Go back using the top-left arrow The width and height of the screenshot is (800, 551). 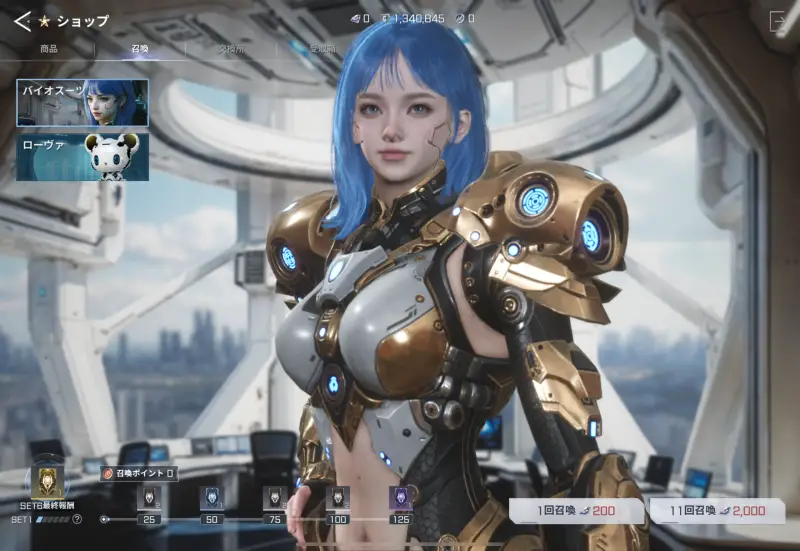22,20
